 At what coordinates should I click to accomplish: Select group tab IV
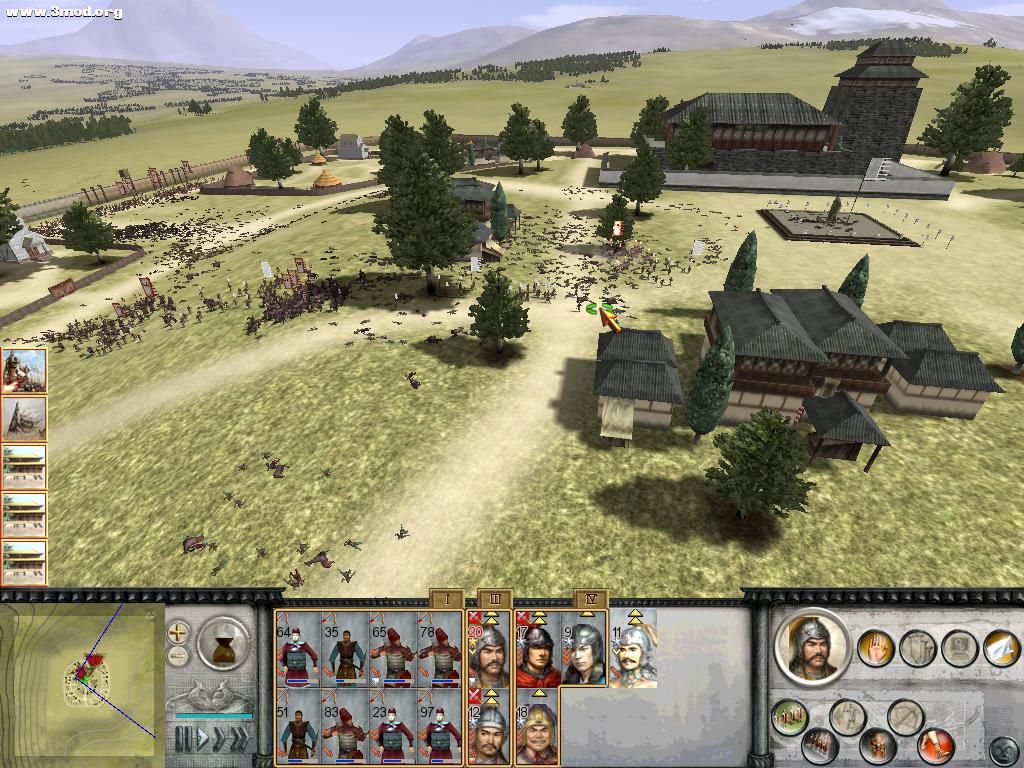pyautogui.click(x=590, y=599)
